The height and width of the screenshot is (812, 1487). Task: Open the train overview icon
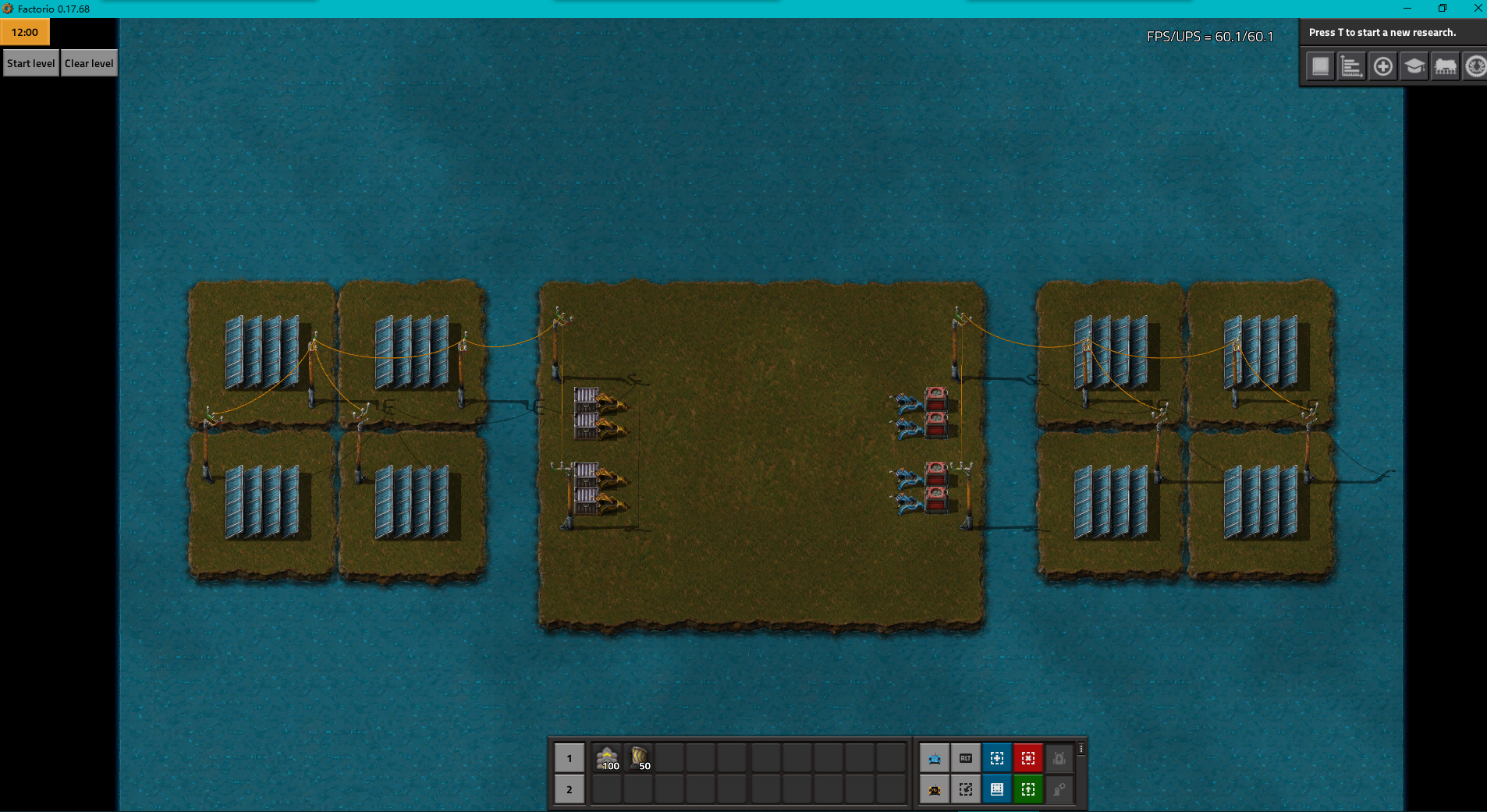pos(1444,66)
